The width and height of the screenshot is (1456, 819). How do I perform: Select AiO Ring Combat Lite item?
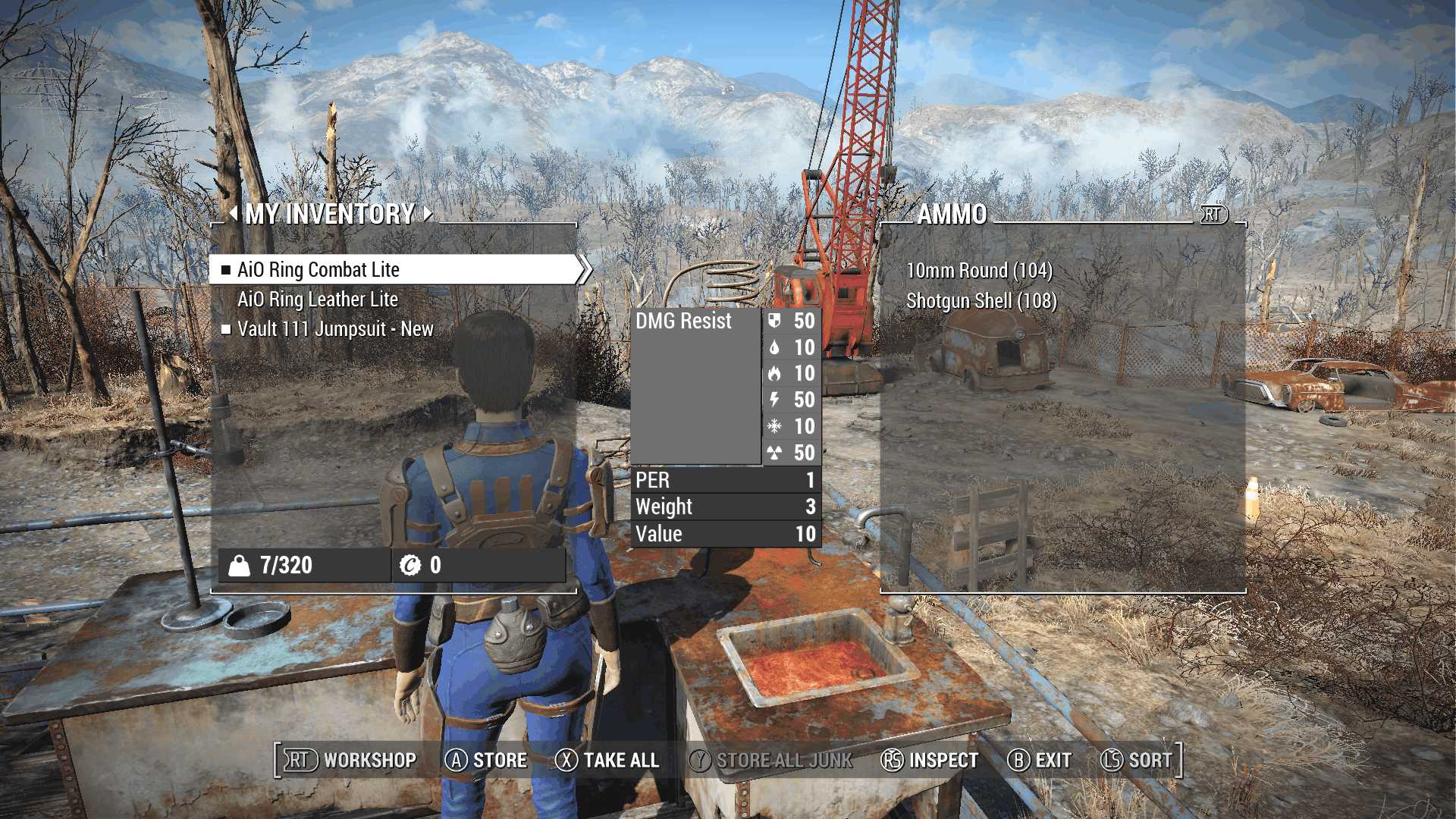[x=318, y=270]
